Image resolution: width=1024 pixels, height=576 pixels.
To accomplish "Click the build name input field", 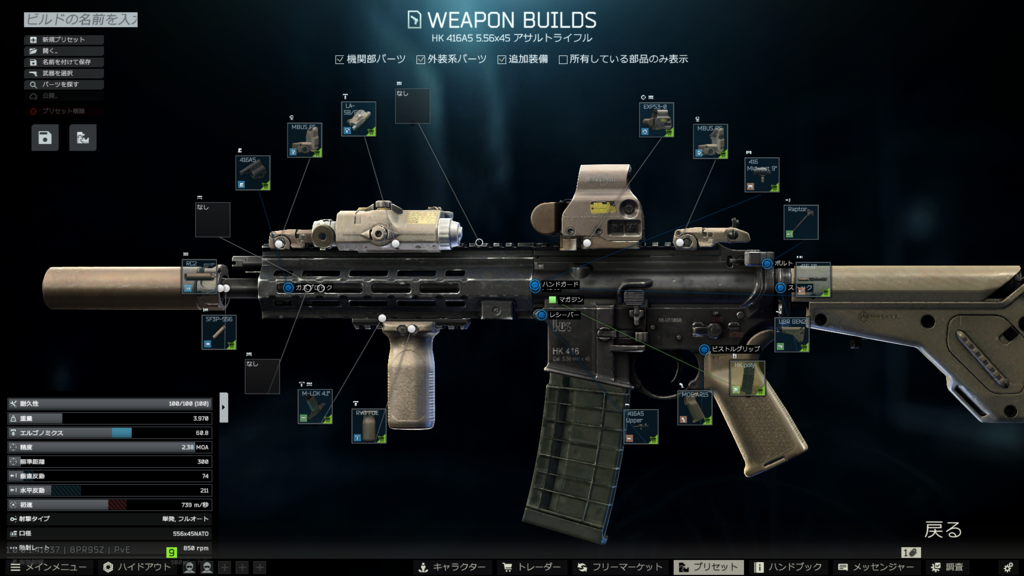I will 80,19.
